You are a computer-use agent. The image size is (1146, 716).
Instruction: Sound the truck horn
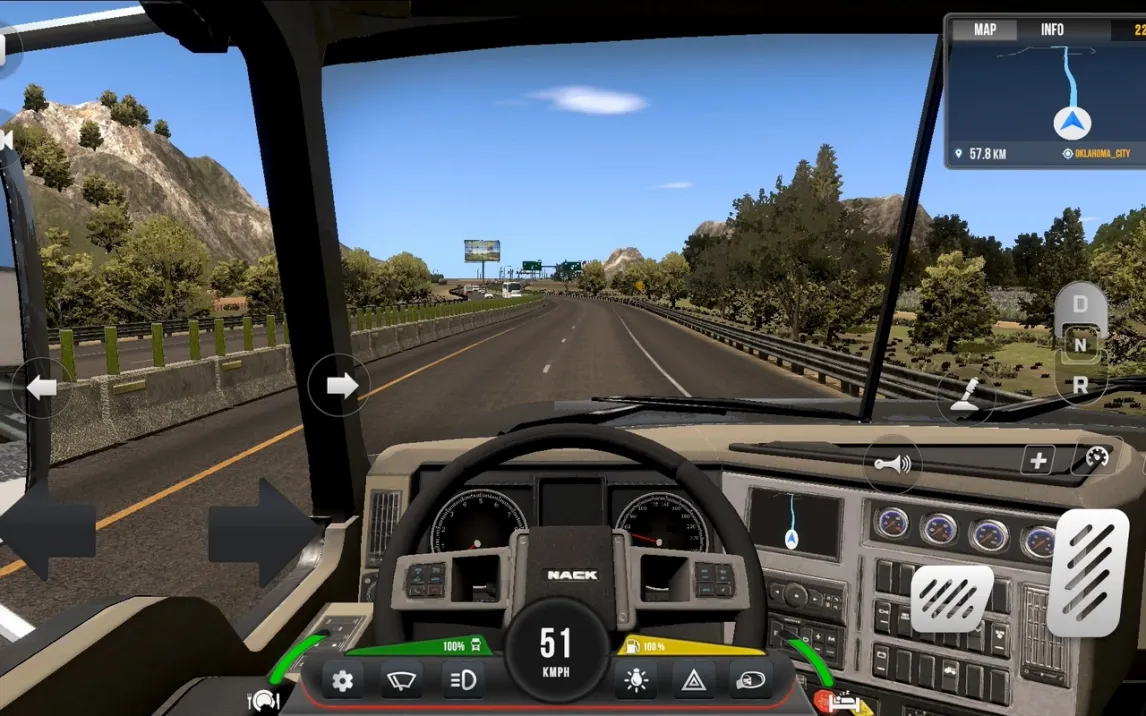click(x=892, y=464)
